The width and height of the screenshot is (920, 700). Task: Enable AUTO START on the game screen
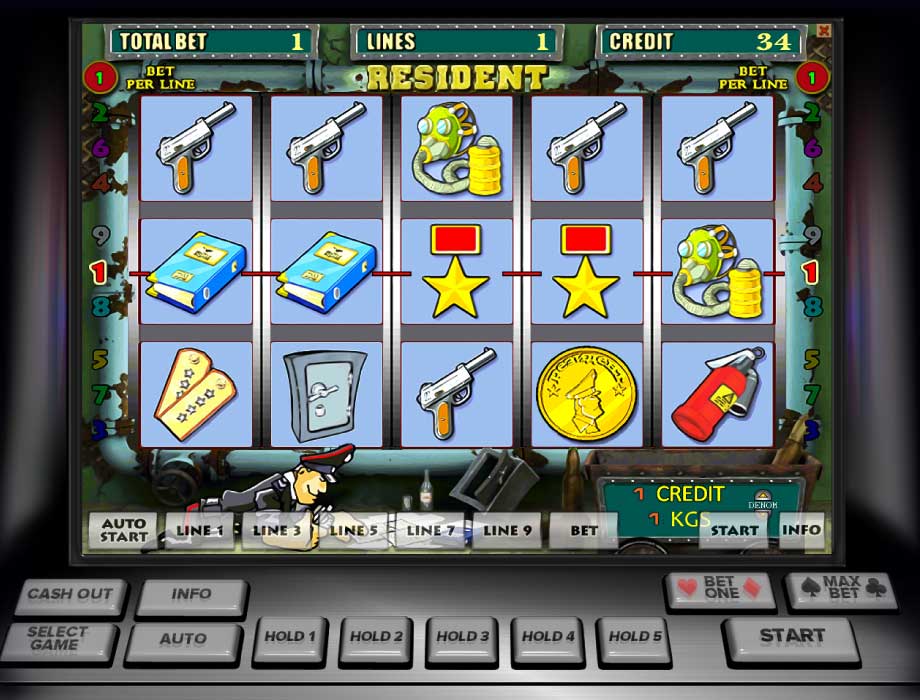click(123, 530)
